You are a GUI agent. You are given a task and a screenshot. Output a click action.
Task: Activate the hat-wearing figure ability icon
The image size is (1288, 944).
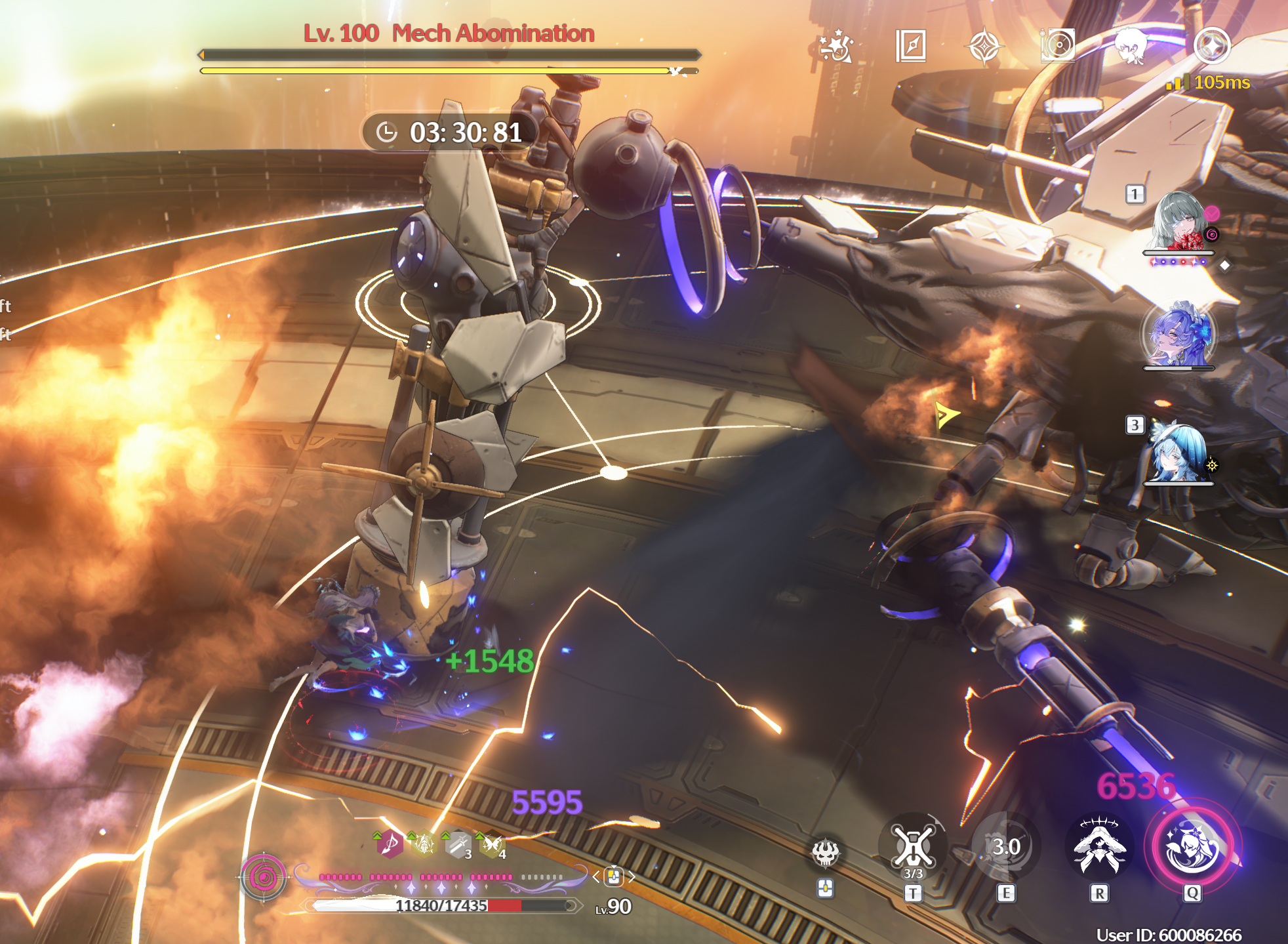[x=1100, y=847]
